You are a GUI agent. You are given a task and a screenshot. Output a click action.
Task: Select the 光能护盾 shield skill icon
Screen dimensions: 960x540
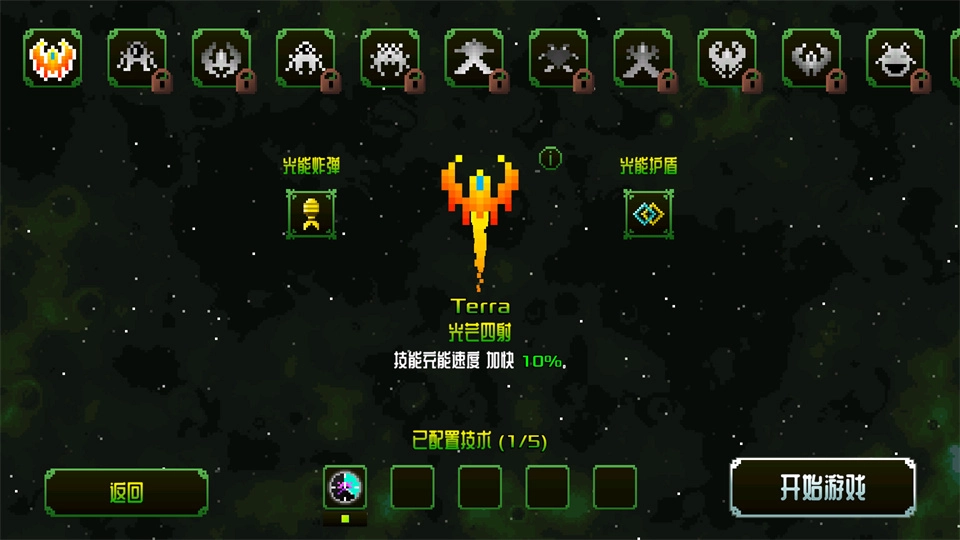click(x=648, y=213)
